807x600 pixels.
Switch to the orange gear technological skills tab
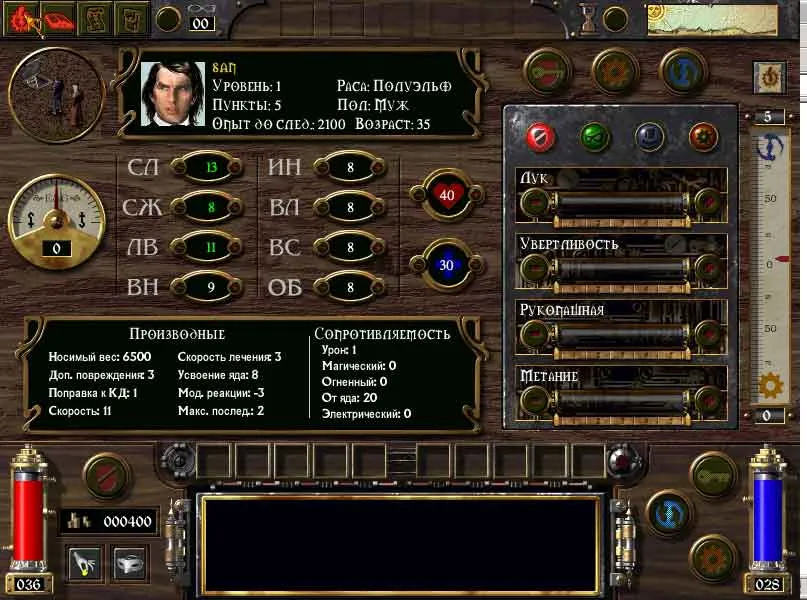[704, 136]
